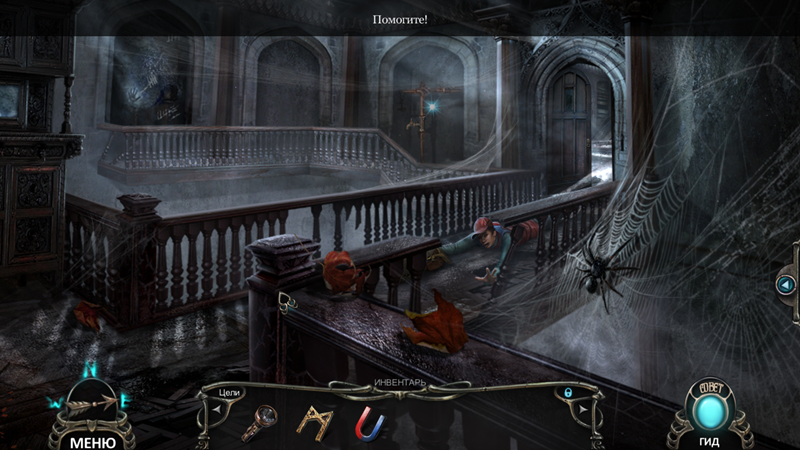This screenshot has width=800, height=450.
Task: Toggle the inventory padlock
Action: 569,393
